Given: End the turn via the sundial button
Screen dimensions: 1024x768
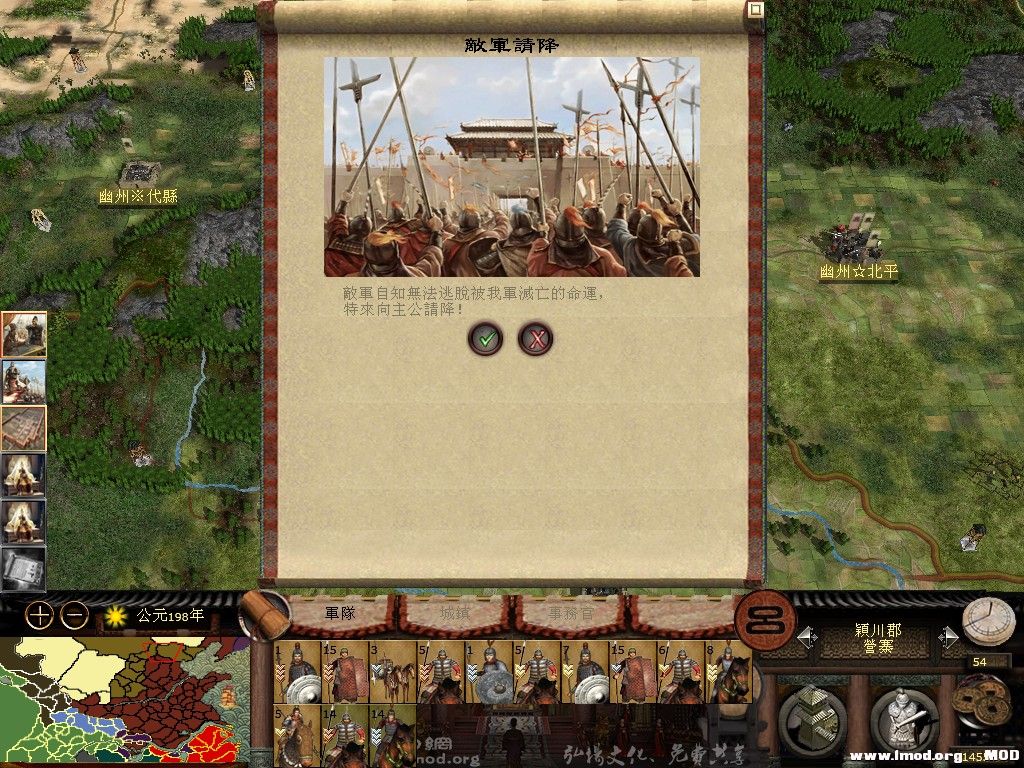Looking at the screenshot, I should tap(988, 623).
